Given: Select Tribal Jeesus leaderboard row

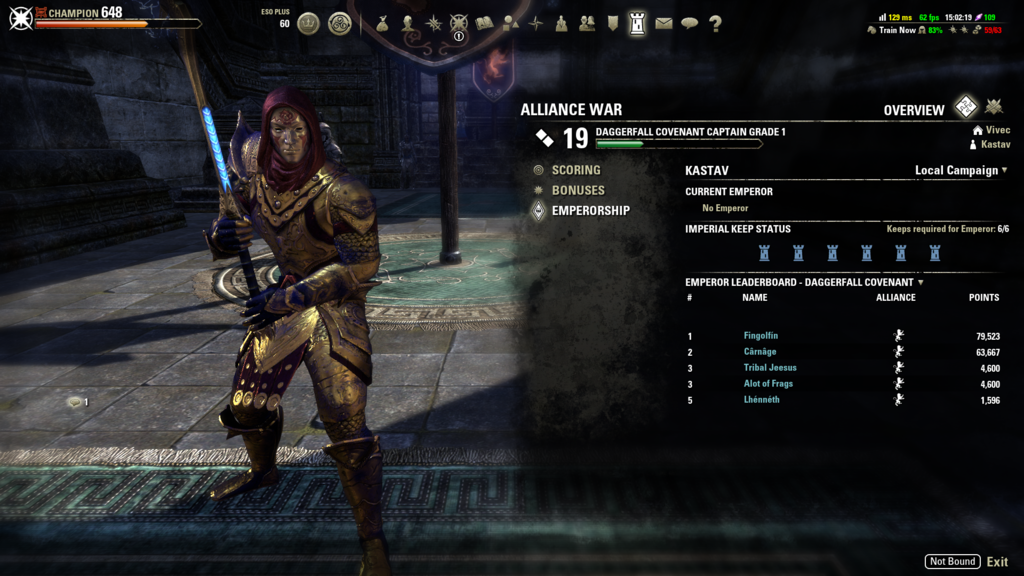Looking at the screenshot, I should pos(770,368).
